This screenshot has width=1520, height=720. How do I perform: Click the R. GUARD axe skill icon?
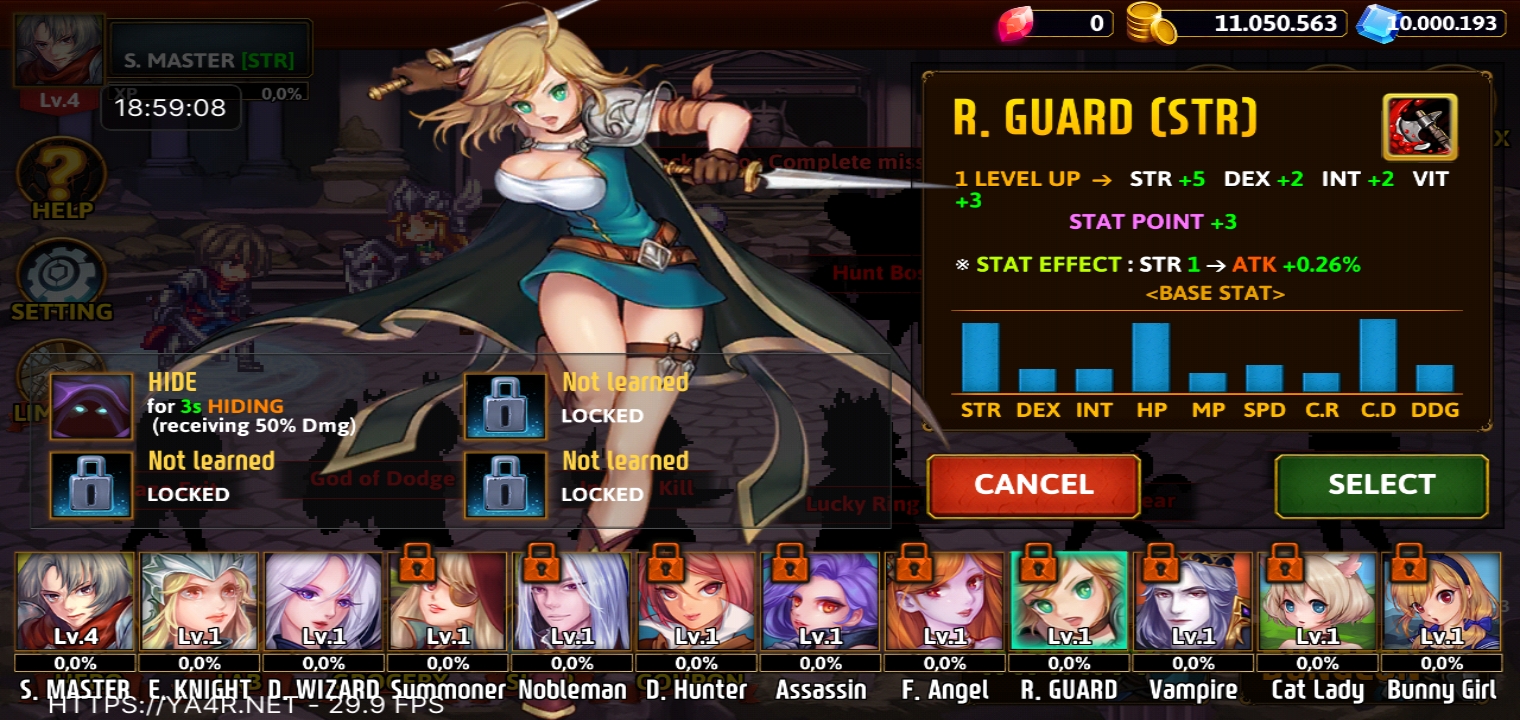1419,127
